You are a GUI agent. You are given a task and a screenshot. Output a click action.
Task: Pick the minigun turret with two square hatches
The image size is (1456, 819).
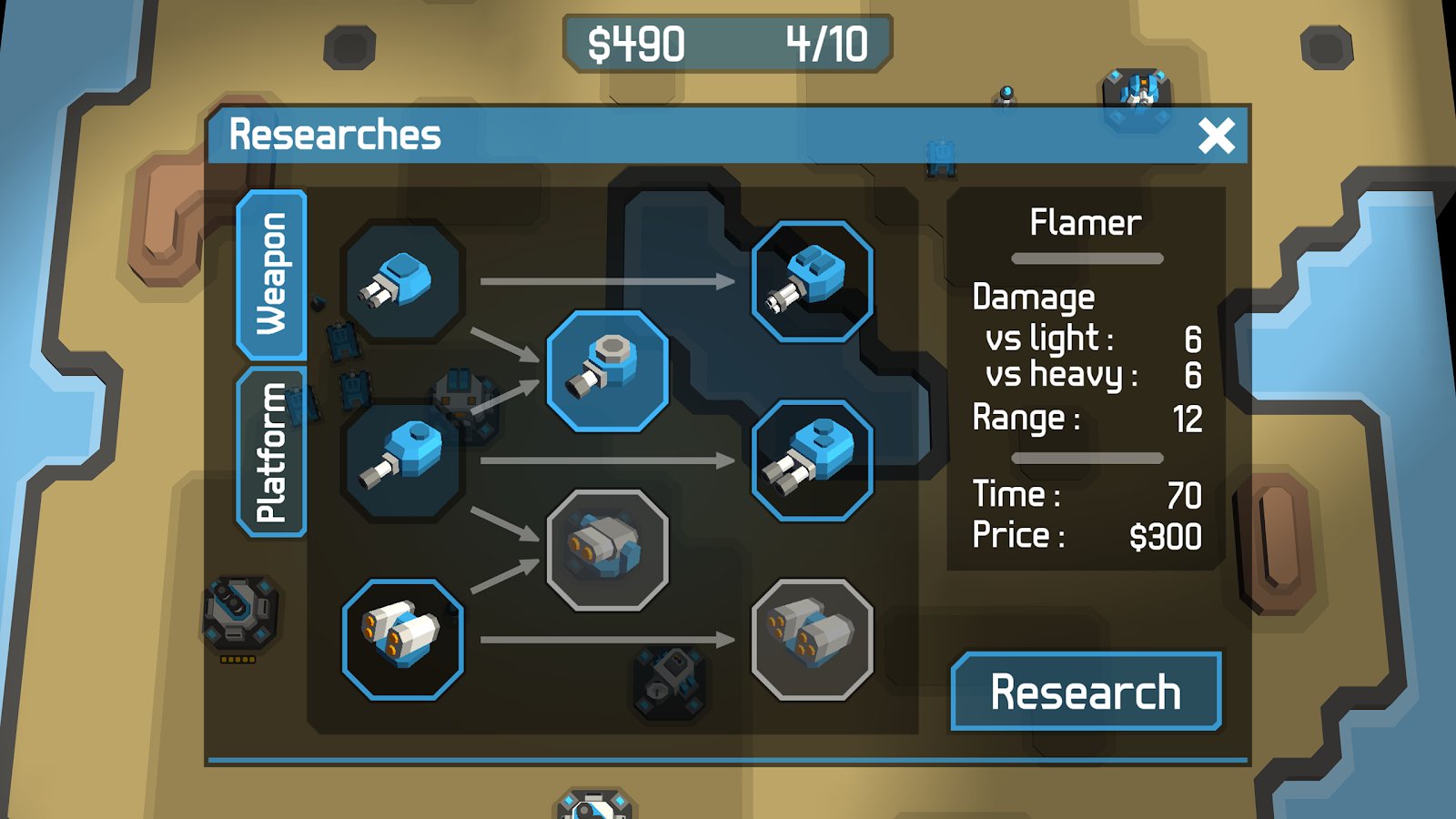812,282
